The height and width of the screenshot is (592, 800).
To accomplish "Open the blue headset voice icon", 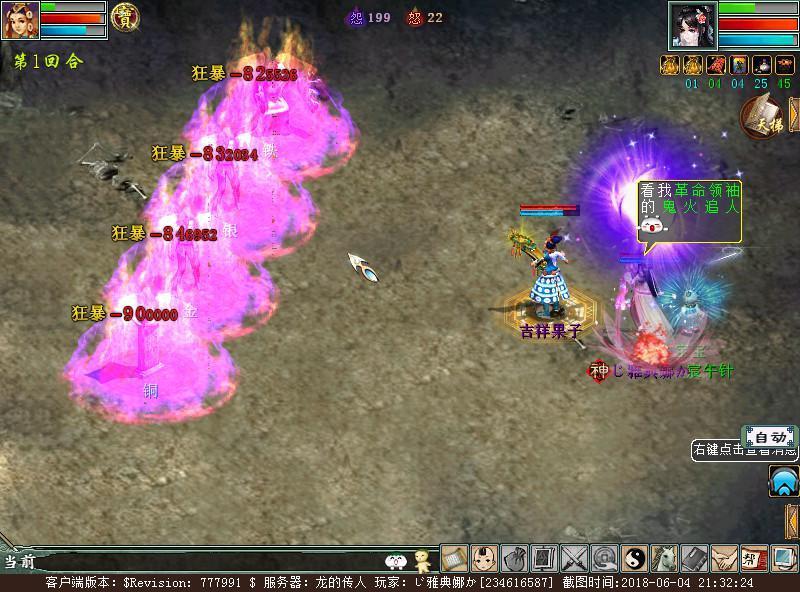I will (x=782, y=483).
